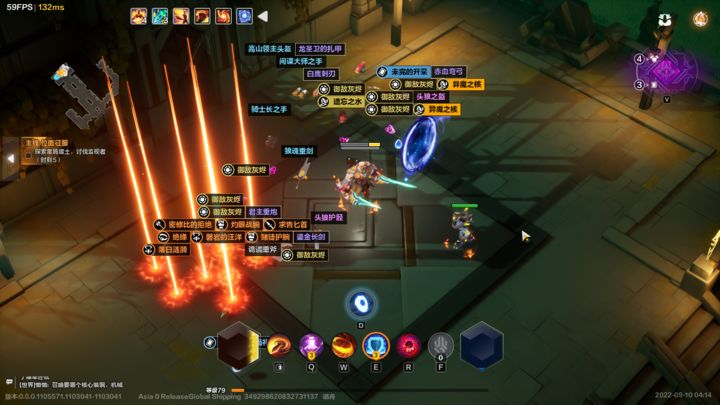Click the white download-arrow icon
Viewport: 720px width, 405px height.
point(665,19)
